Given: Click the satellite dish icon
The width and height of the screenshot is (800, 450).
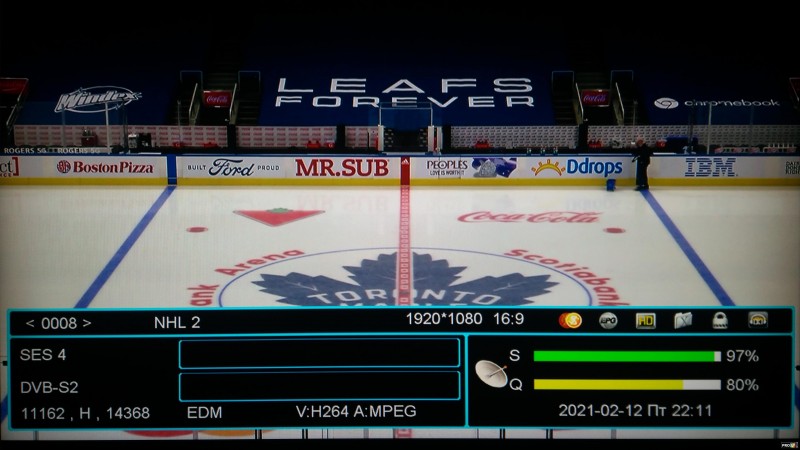Looking at the screenshot, I should click(x=490, y=372).
